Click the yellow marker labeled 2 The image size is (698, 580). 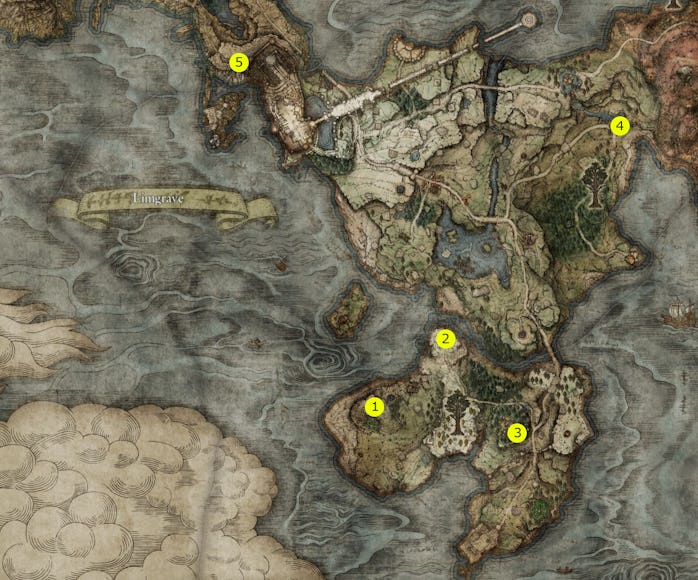pyautogui.click(x=446, y=338)
